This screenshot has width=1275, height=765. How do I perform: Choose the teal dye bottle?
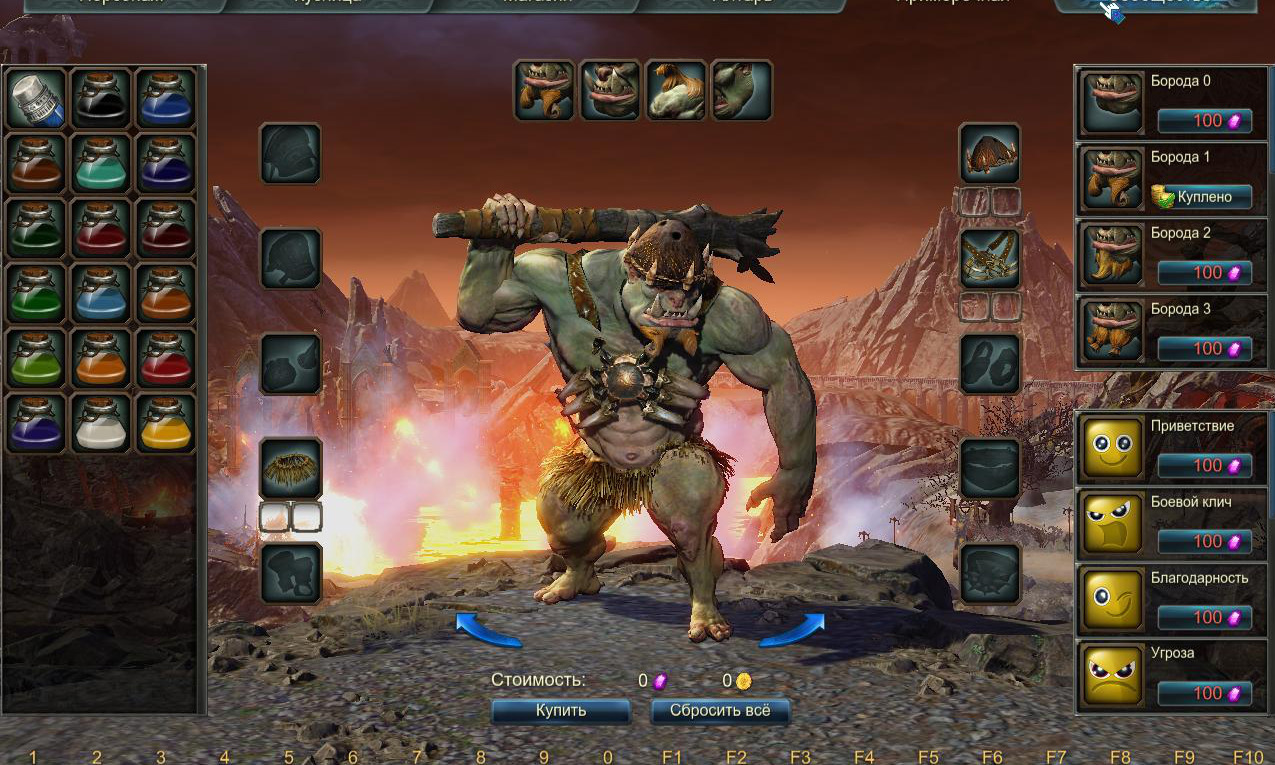pos(101,163)
